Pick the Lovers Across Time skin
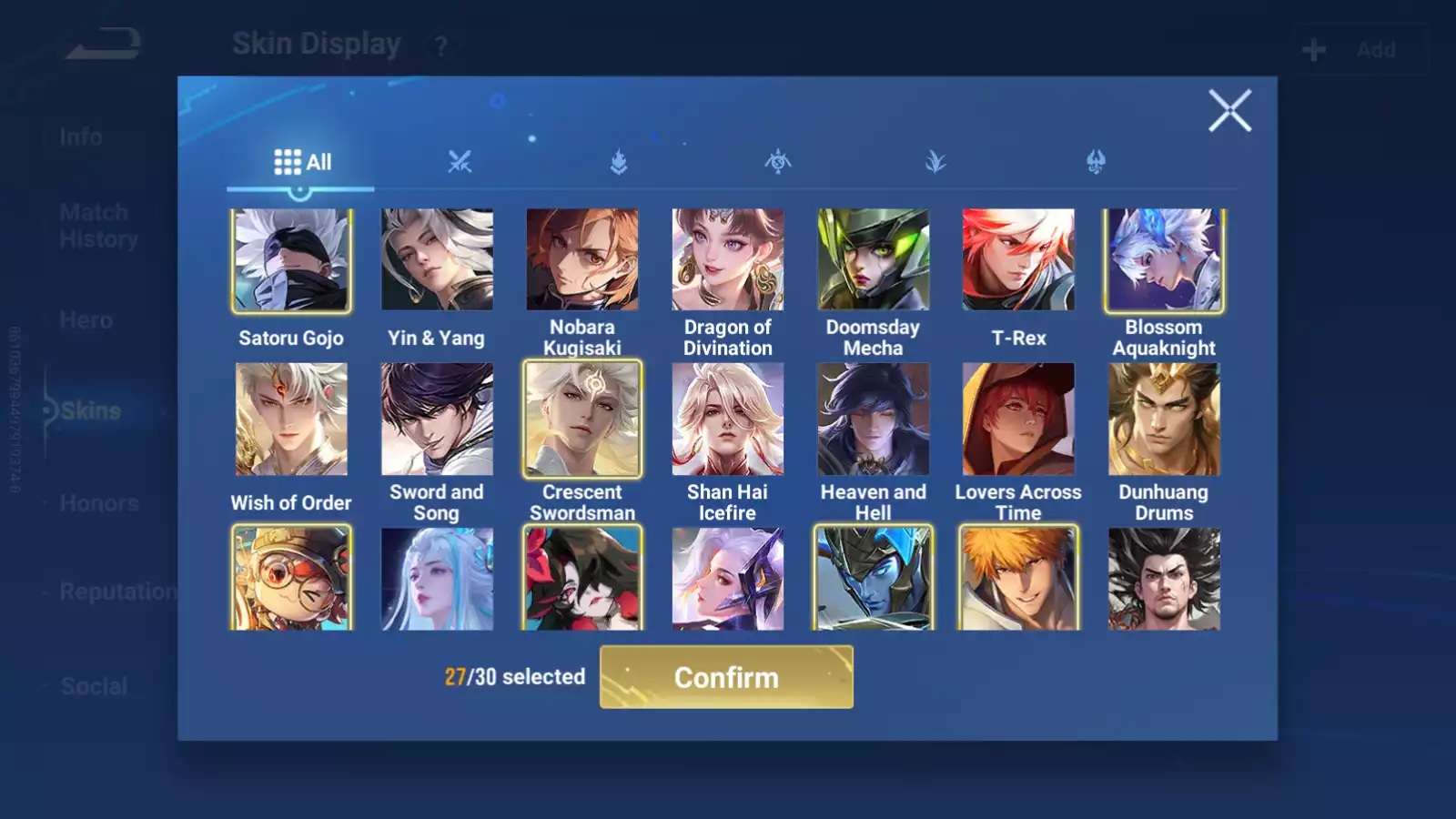 coord(1018,420)
